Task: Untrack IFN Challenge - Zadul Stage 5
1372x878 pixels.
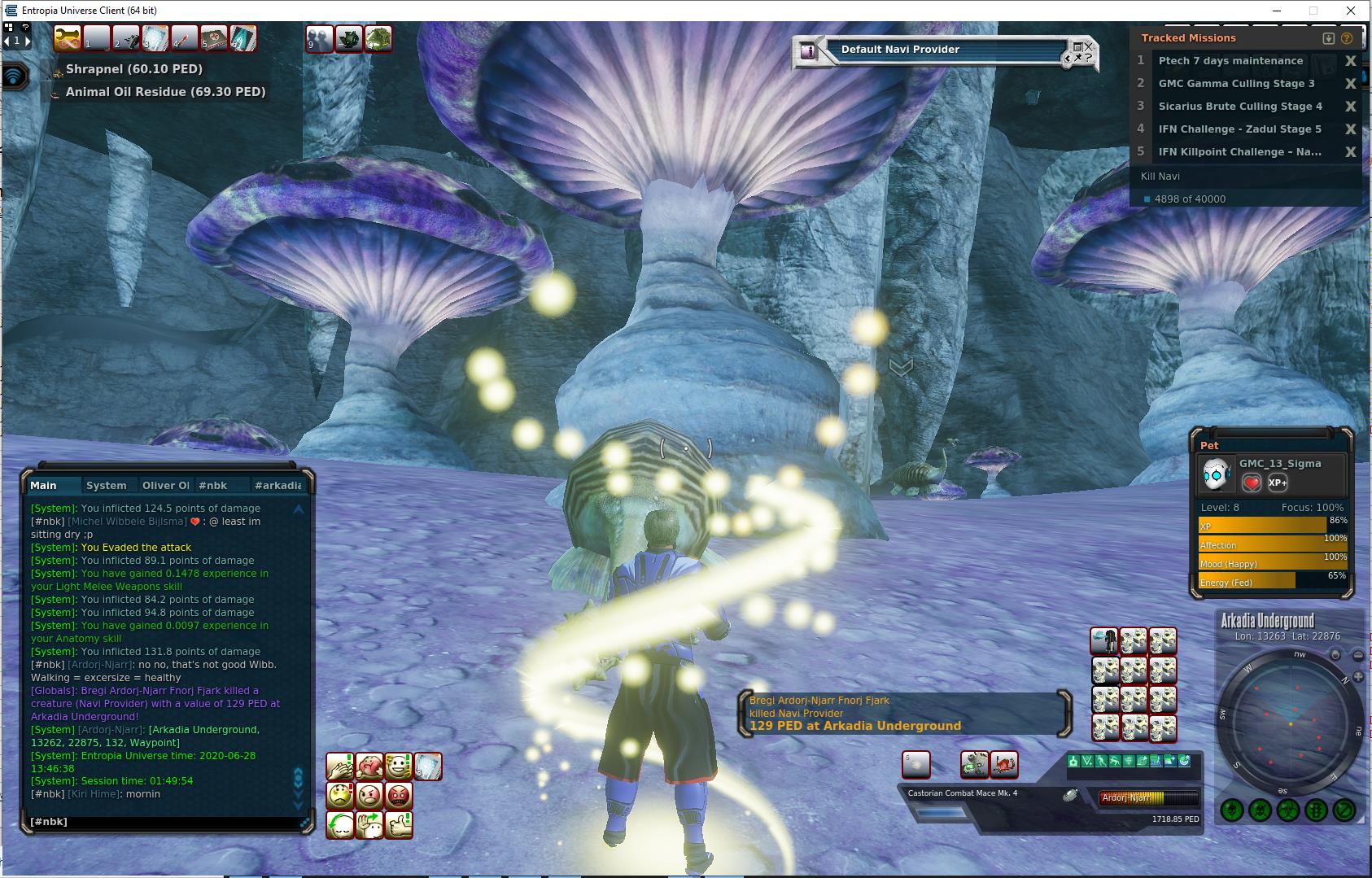Action: (x=1351, y=129)
